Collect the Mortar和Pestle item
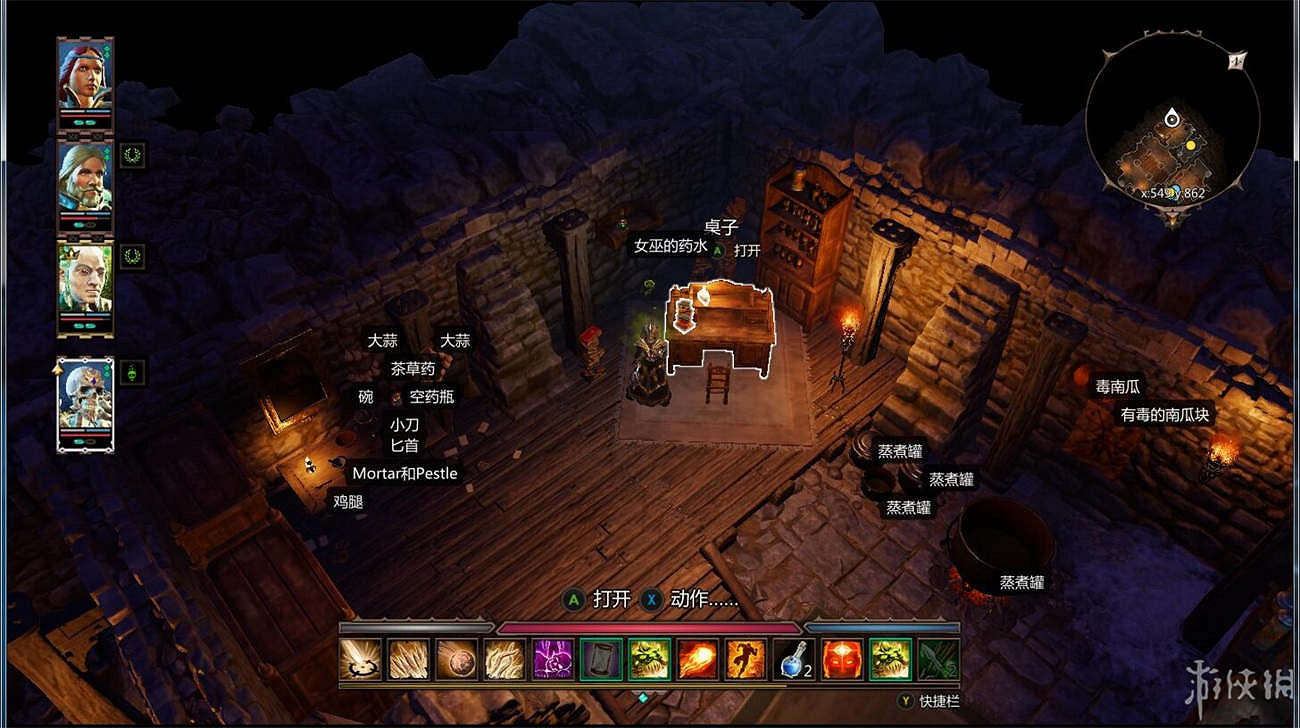This screenshot has width=1300, height=728. click(405, 473)
